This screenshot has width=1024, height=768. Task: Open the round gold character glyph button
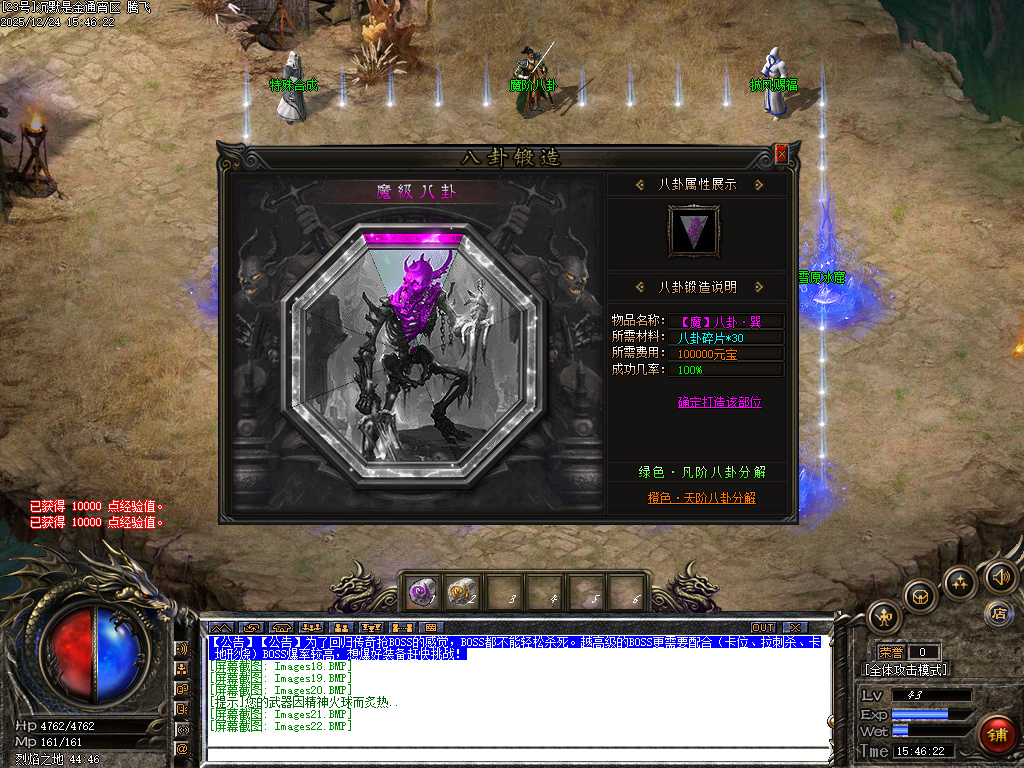[885, 617]
